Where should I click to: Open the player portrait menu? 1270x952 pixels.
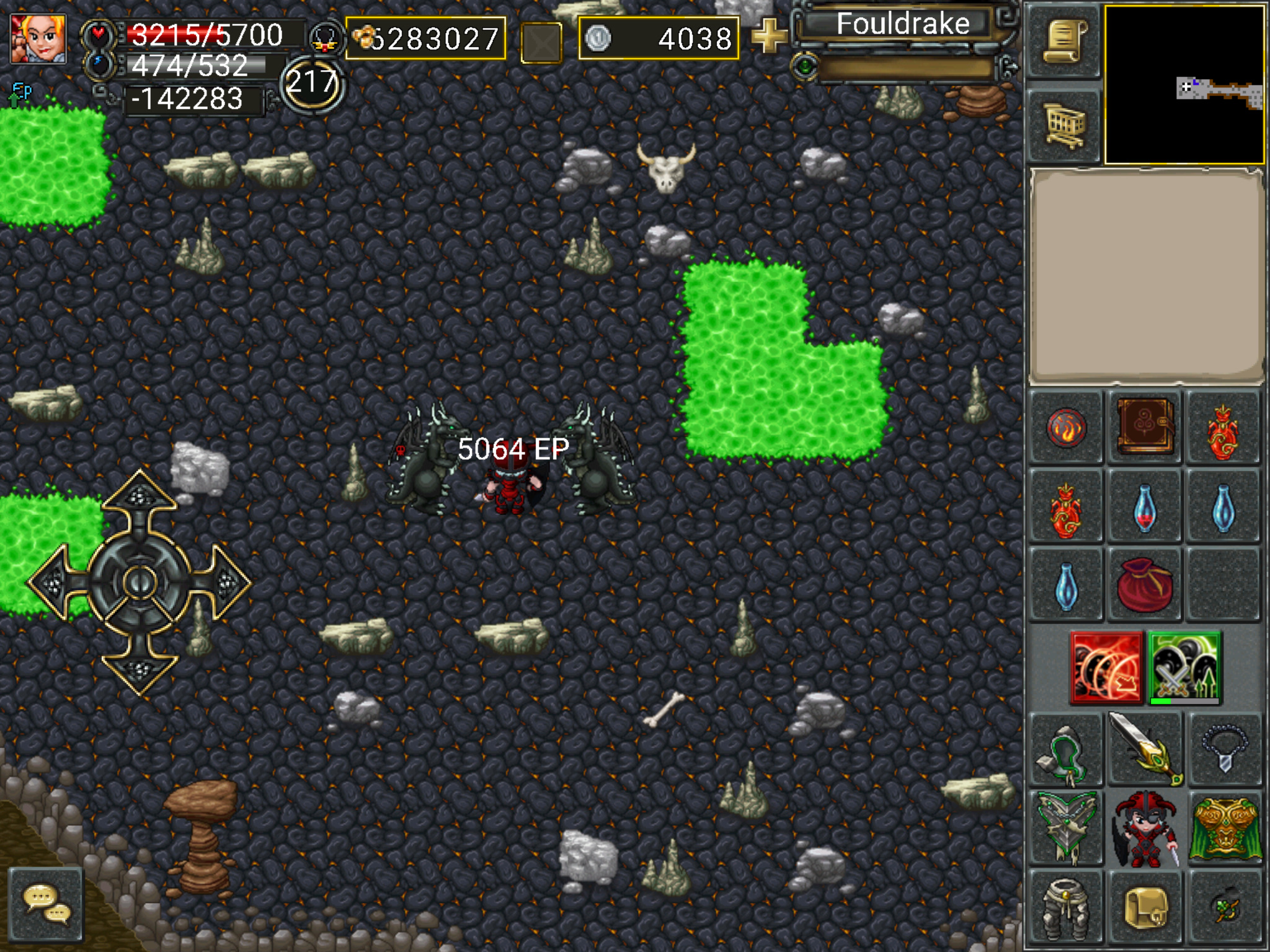38,38
